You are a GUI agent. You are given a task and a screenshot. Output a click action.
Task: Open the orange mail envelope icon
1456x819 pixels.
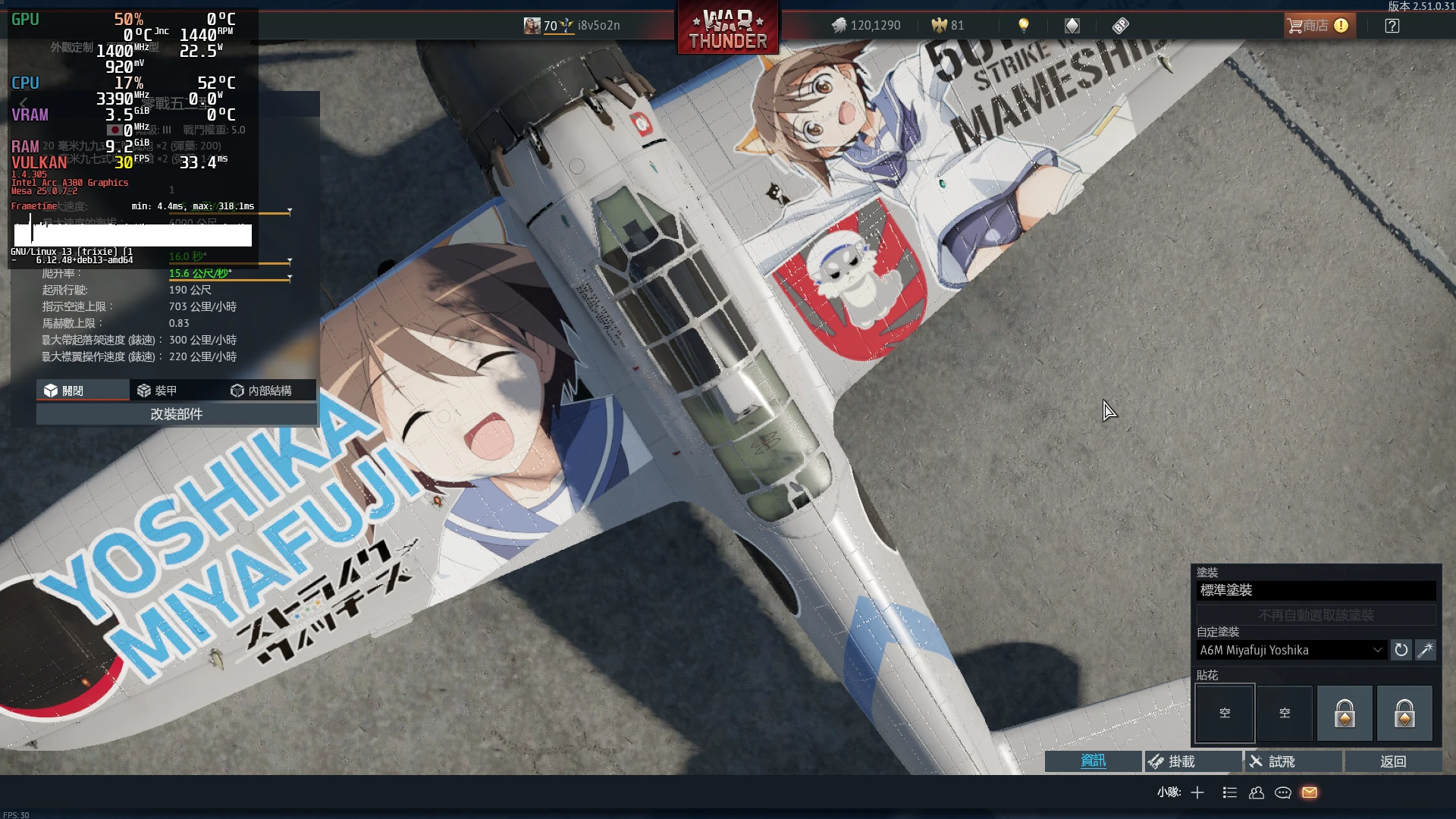[1310, 792]
